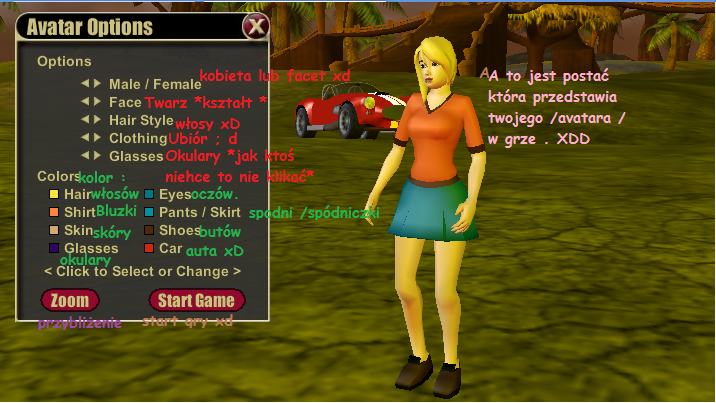This screenshot has width=716, height=403.
Task: Go to the previous Face option
Action: (85, 102)
